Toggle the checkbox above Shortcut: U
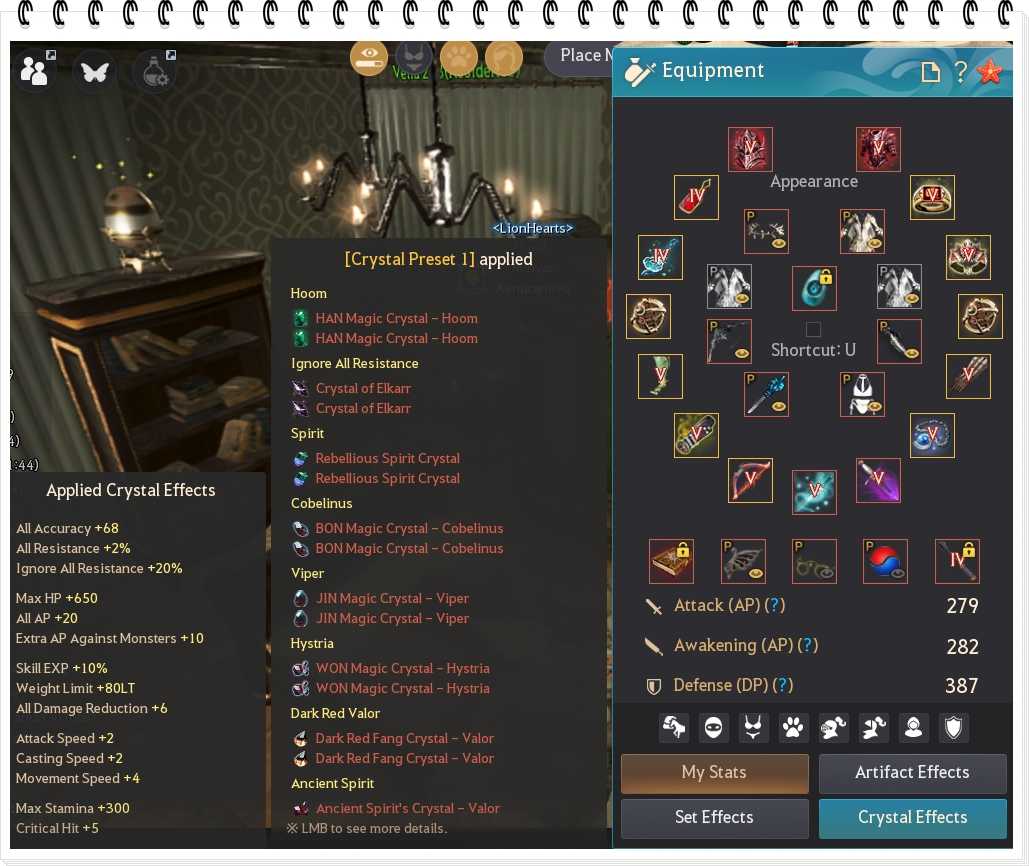The image size is (1029, 866). click(813, 329)
